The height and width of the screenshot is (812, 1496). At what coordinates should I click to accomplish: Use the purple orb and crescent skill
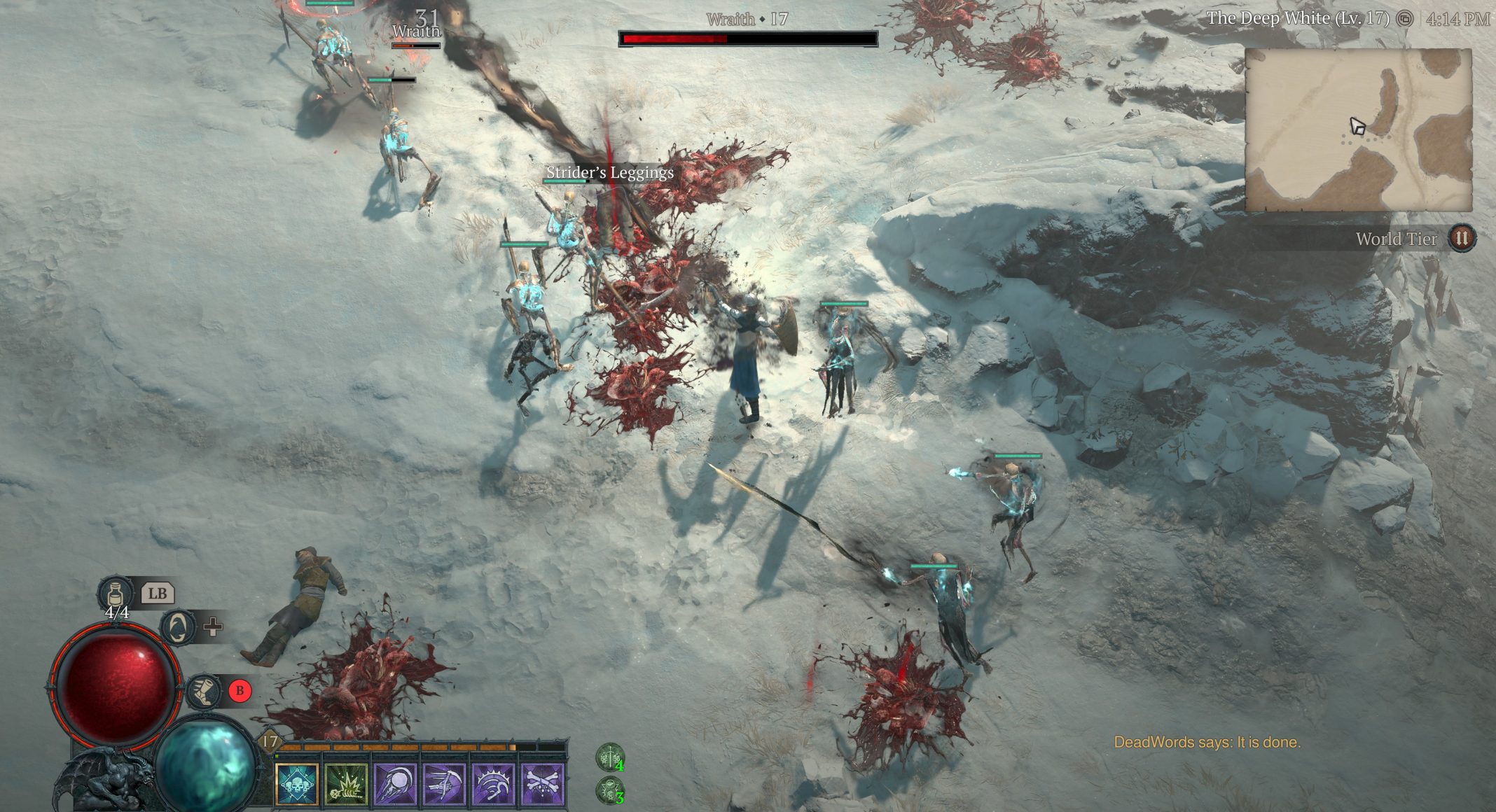point(396,783)
